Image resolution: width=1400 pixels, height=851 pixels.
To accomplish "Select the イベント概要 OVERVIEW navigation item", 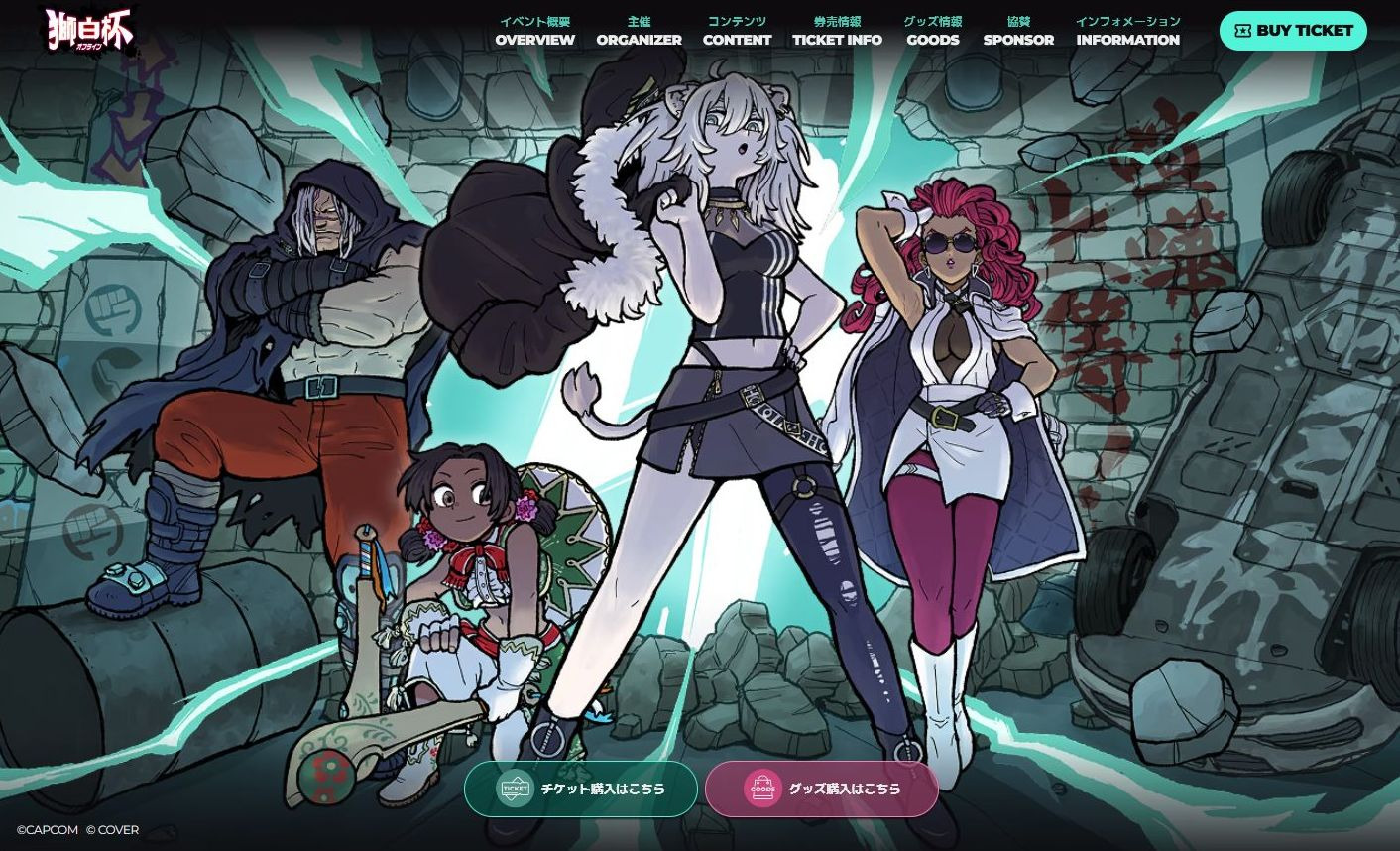I will coord(534,31).
